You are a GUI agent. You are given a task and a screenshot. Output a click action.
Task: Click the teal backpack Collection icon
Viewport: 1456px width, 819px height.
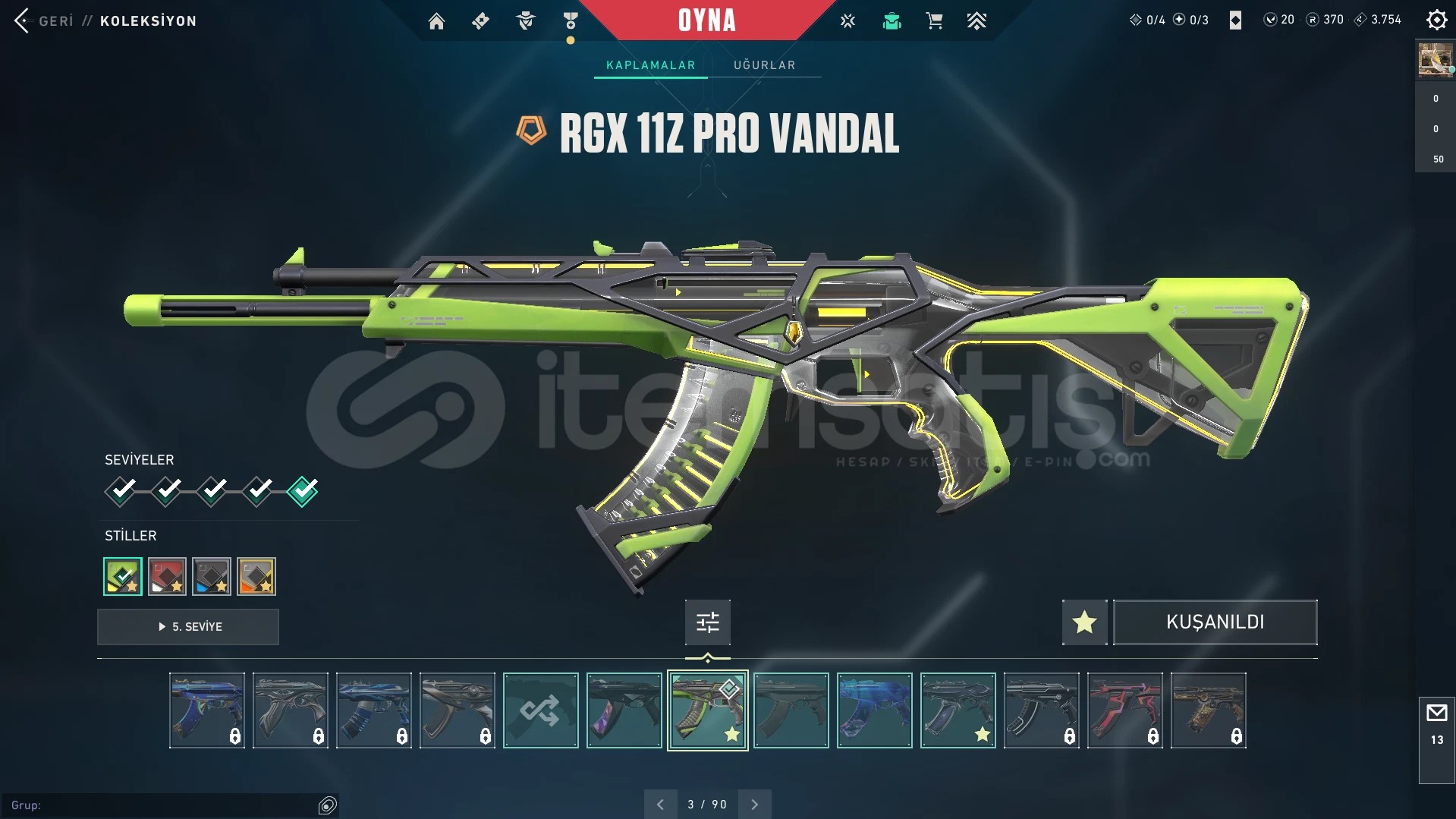892,20
